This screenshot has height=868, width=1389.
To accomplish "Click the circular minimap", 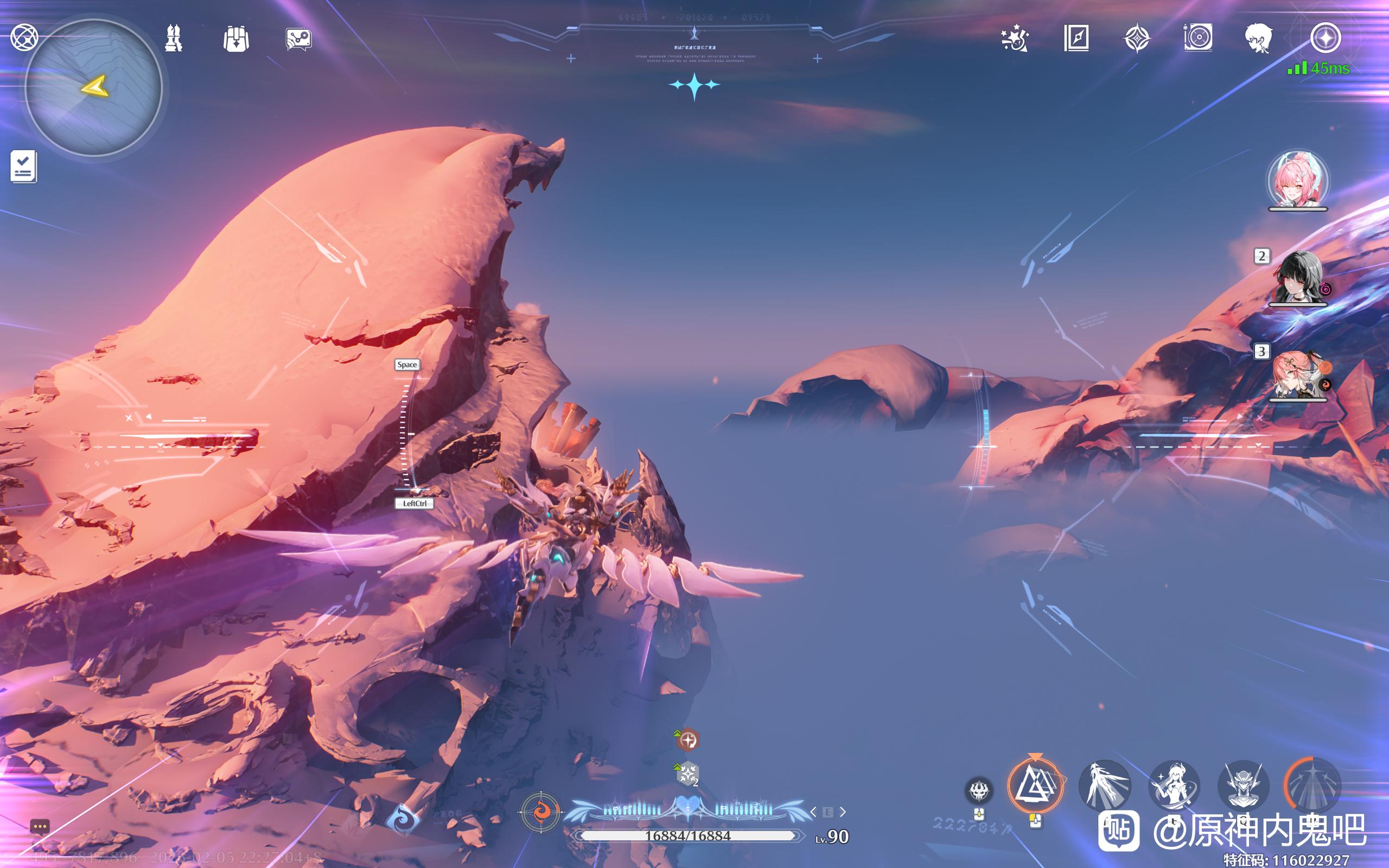I will click(93, 87).
